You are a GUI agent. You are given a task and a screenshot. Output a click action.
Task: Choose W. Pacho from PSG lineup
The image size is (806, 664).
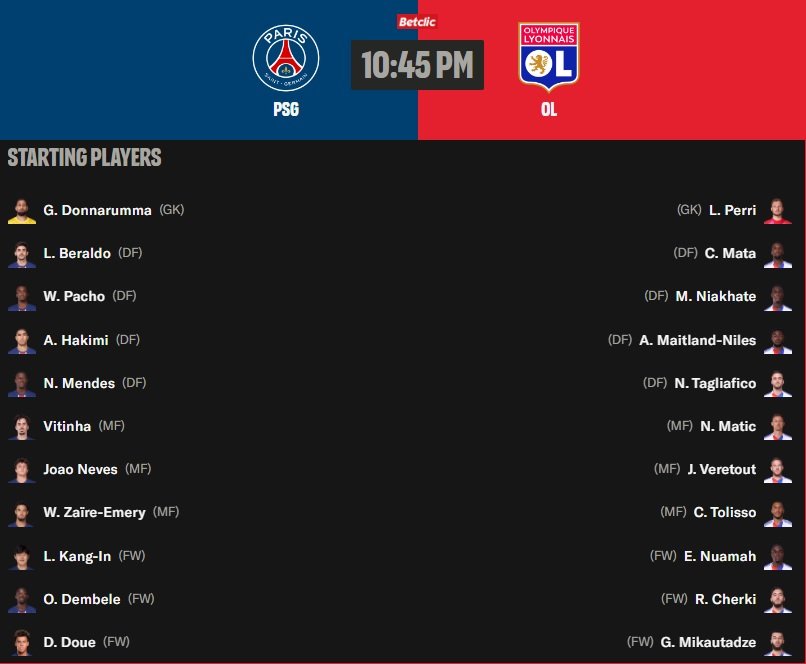(74, 296)
